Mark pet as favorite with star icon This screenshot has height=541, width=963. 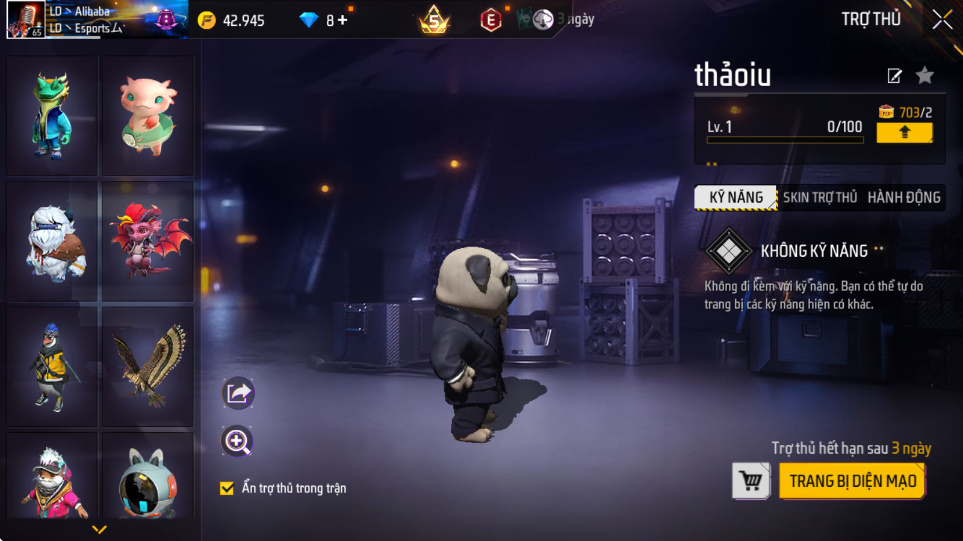click(x=925, y=75)
